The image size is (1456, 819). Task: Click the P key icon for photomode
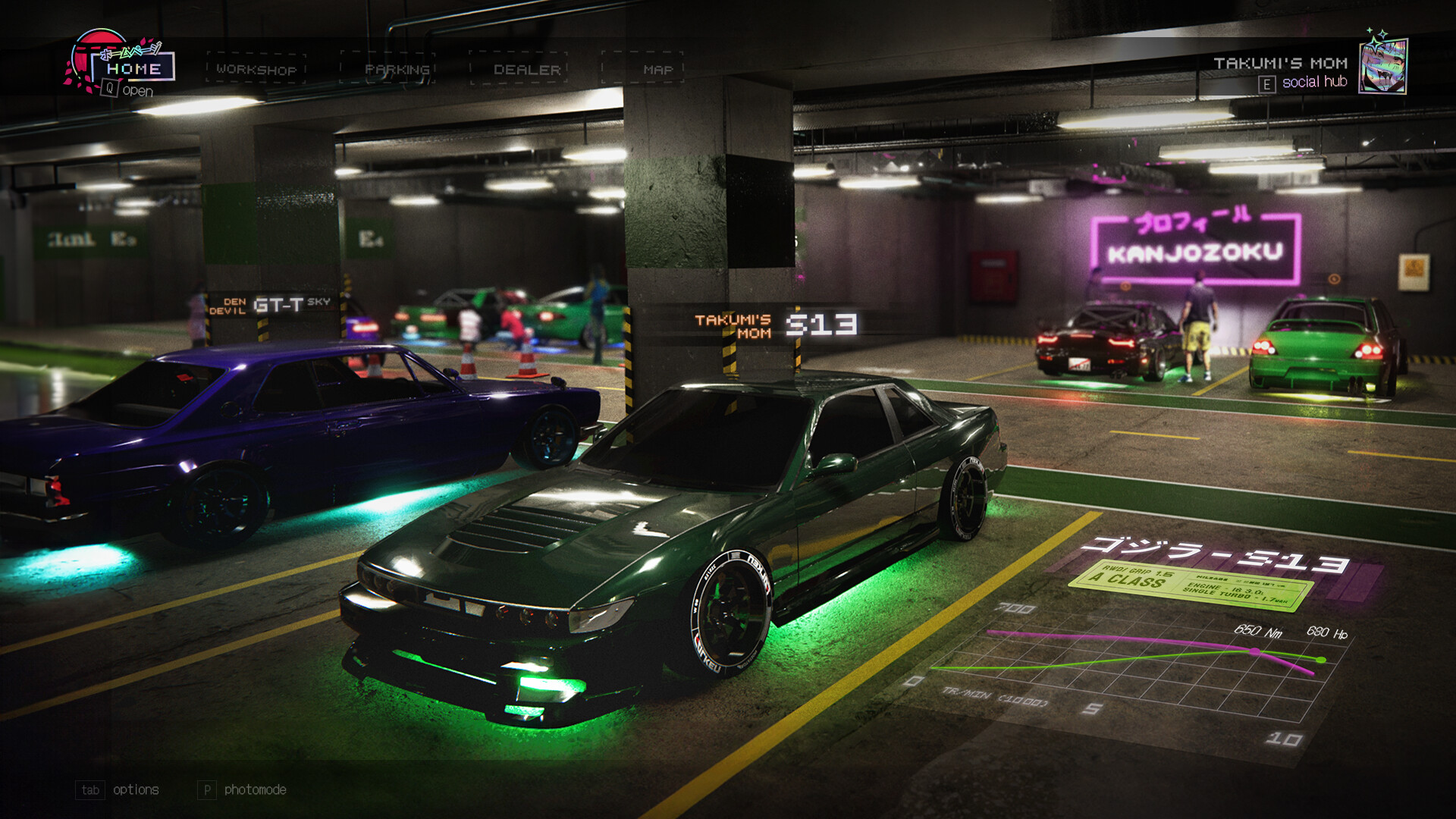coord(206,790)
